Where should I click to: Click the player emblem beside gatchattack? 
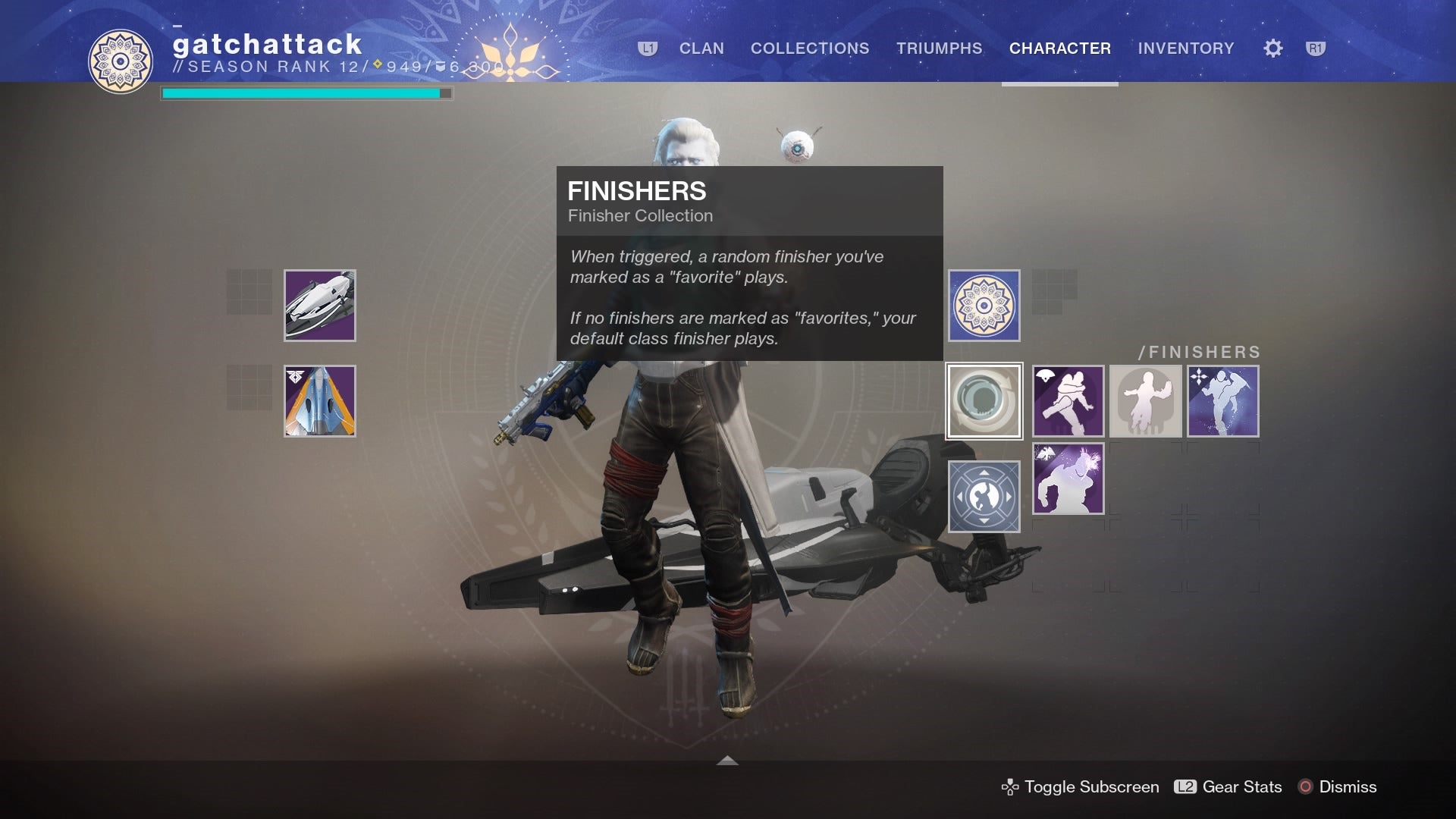[x=121, y=61]
